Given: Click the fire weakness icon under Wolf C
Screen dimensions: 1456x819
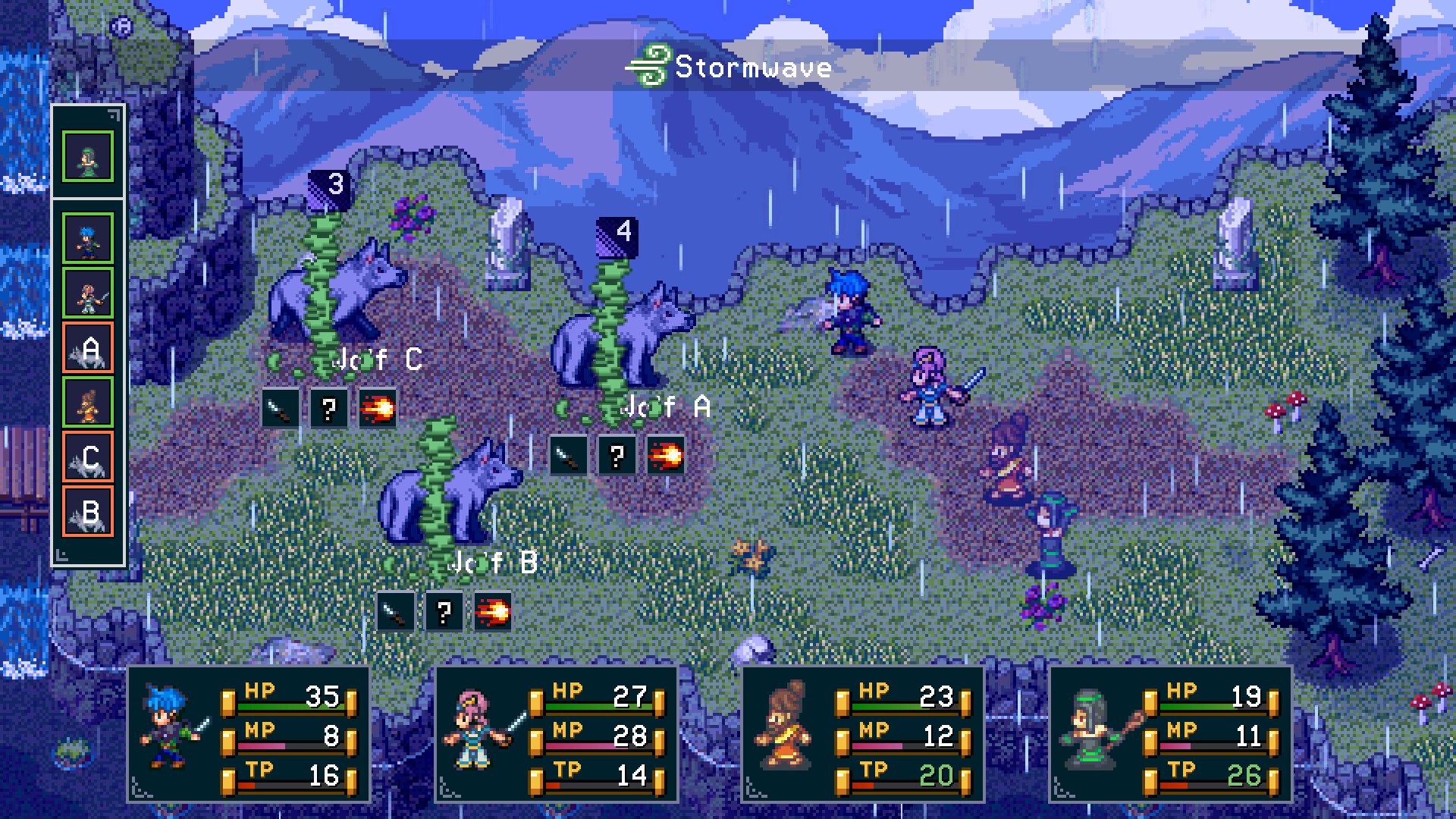Looking at the screenshot, I should 378,409.
